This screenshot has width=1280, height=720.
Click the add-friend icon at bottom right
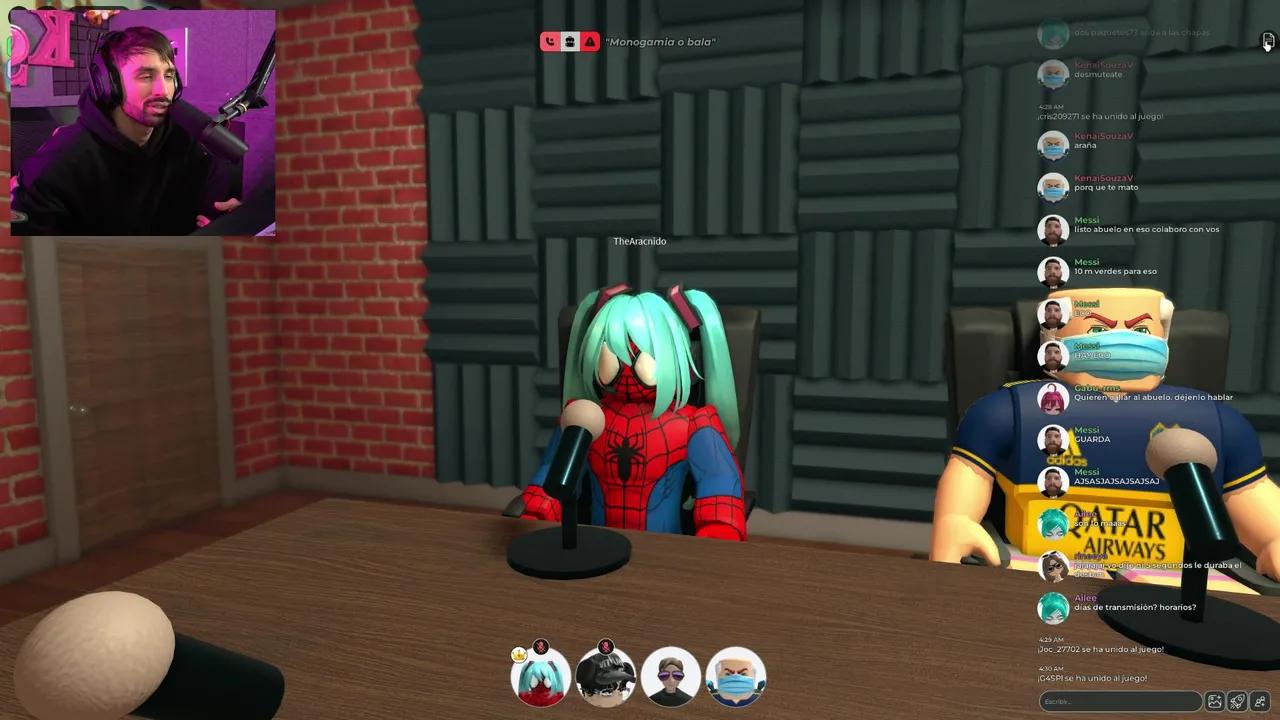tap(1260, 701)
